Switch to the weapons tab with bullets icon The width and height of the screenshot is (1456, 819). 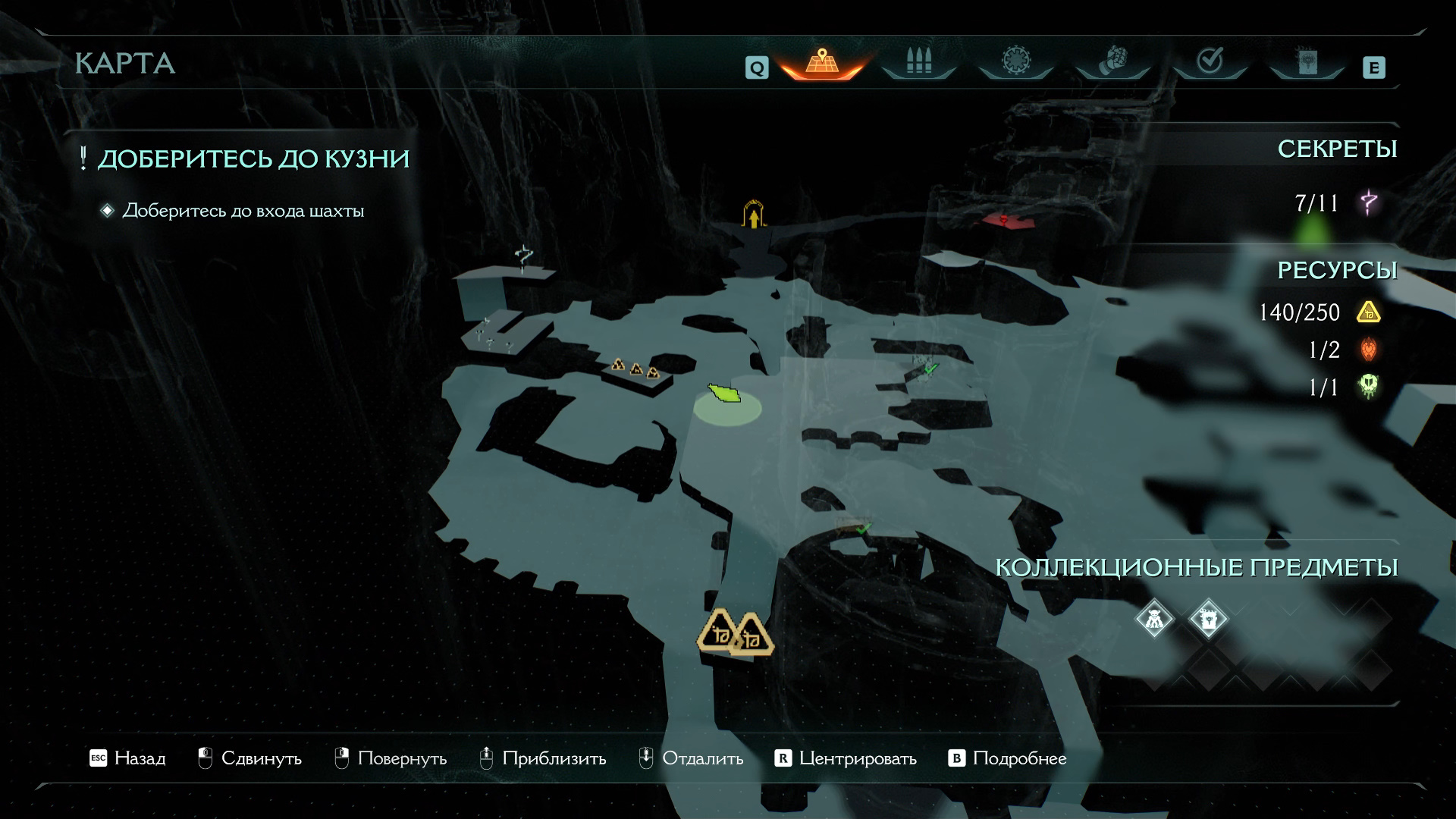[x=918, y=62]
